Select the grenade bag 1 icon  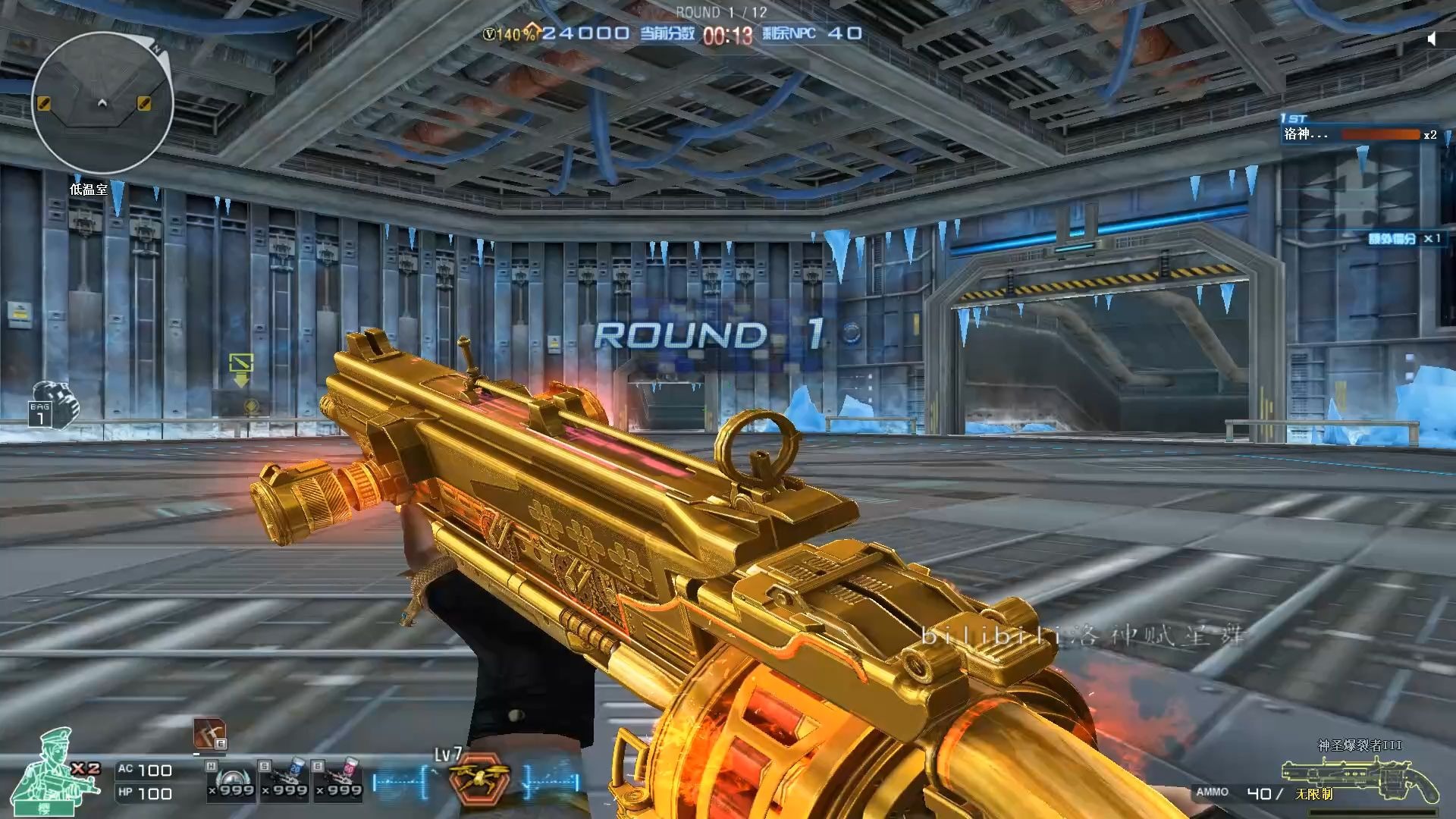[x=53, y=403]
